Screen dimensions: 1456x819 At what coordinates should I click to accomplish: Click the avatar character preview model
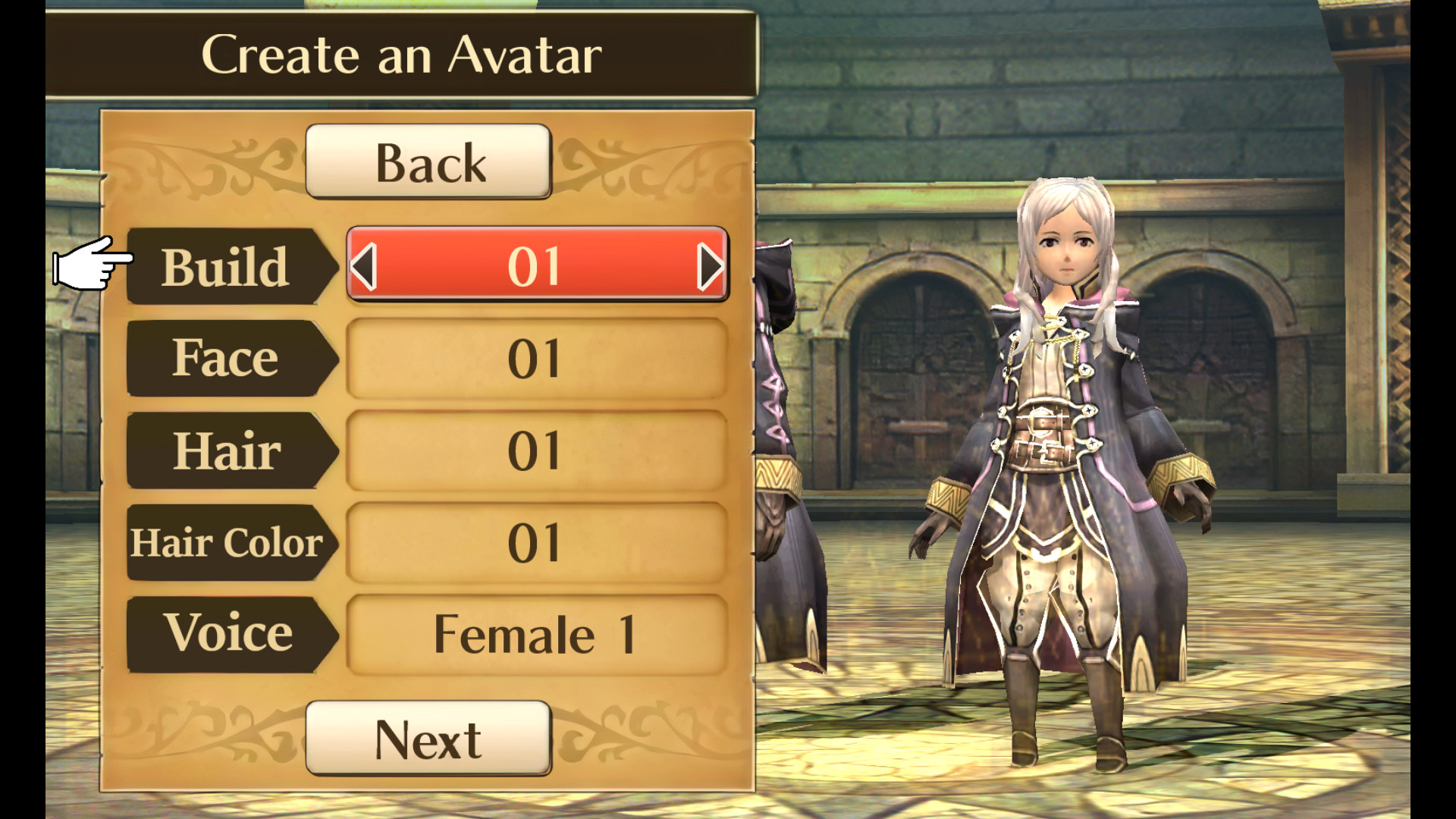[x=1062, y=455]
